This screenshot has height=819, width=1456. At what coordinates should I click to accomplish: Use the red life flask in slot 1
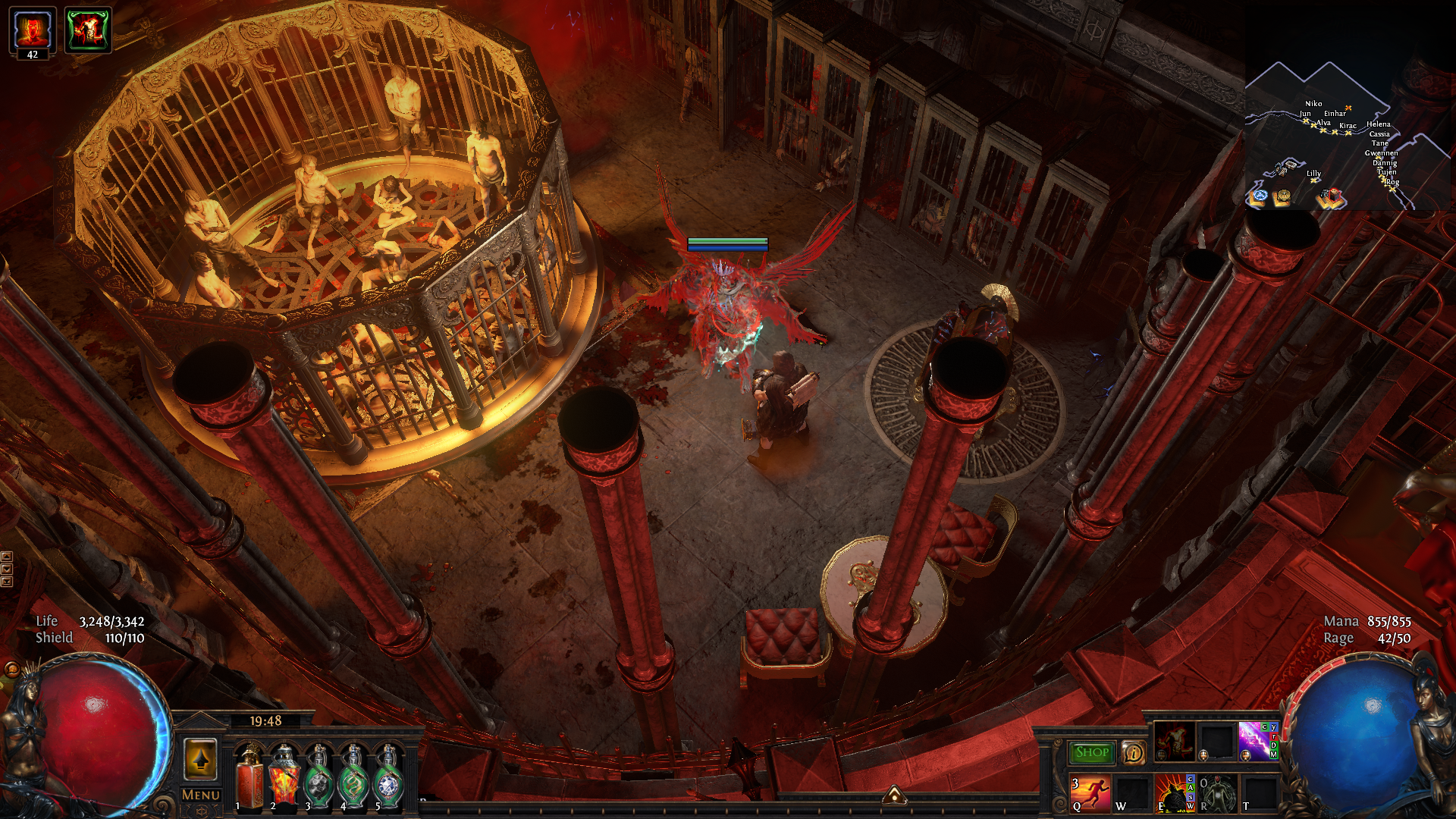[249, 776]
